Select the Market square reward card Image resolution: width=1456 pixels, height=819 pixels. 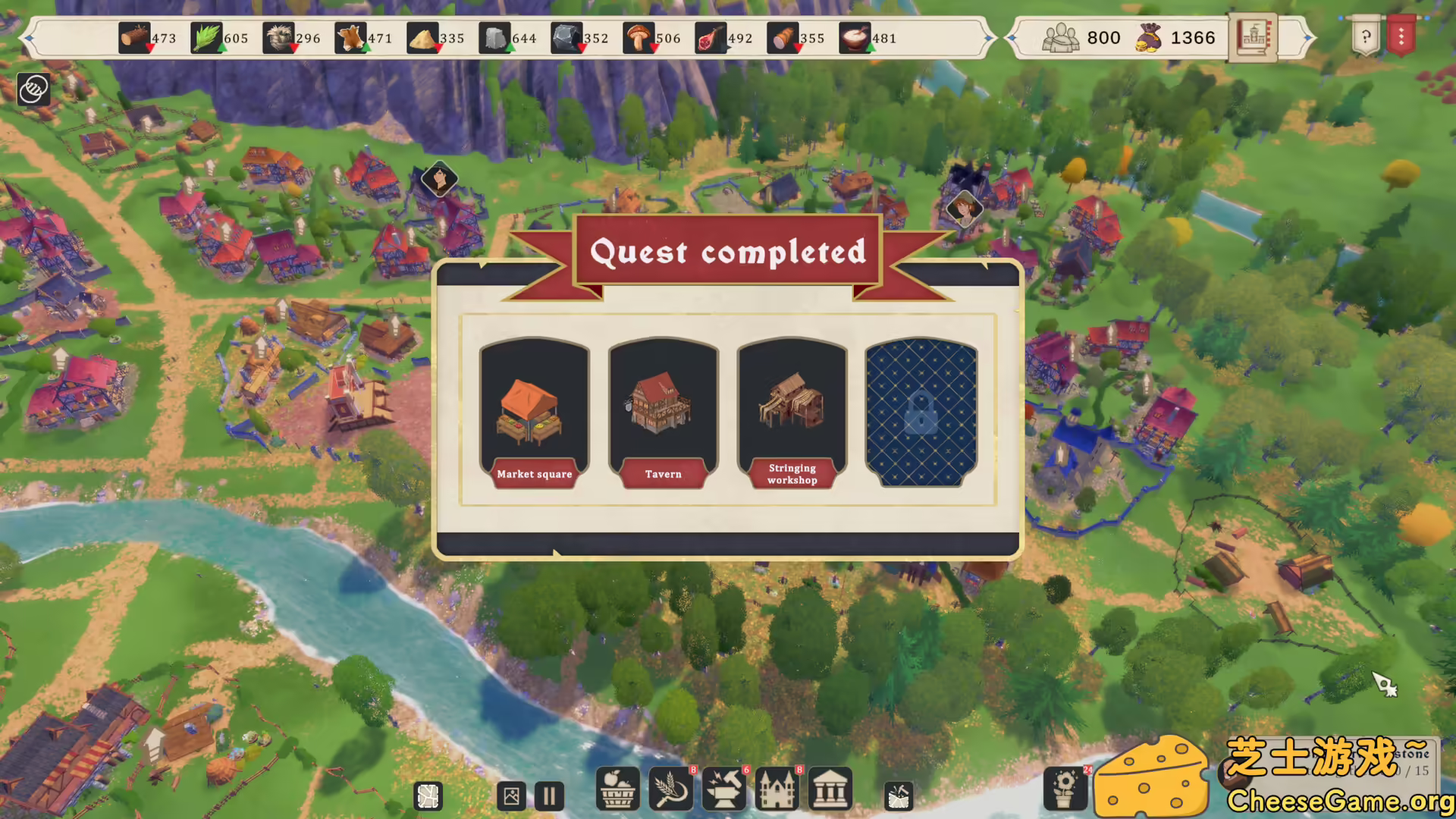point(534,413)
